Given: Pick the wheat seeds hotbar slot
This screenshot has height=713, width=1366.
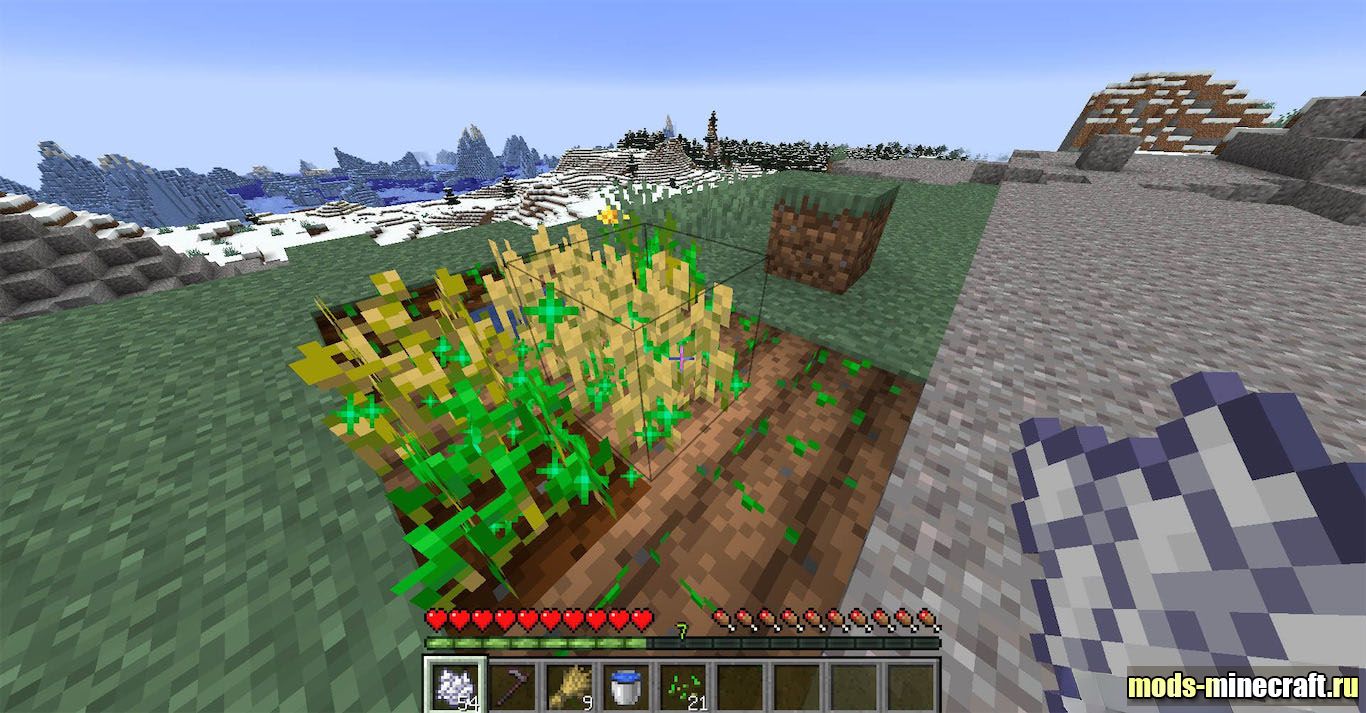Looking at the screenshot, I should pyautogui.click(x=684, y=686).
